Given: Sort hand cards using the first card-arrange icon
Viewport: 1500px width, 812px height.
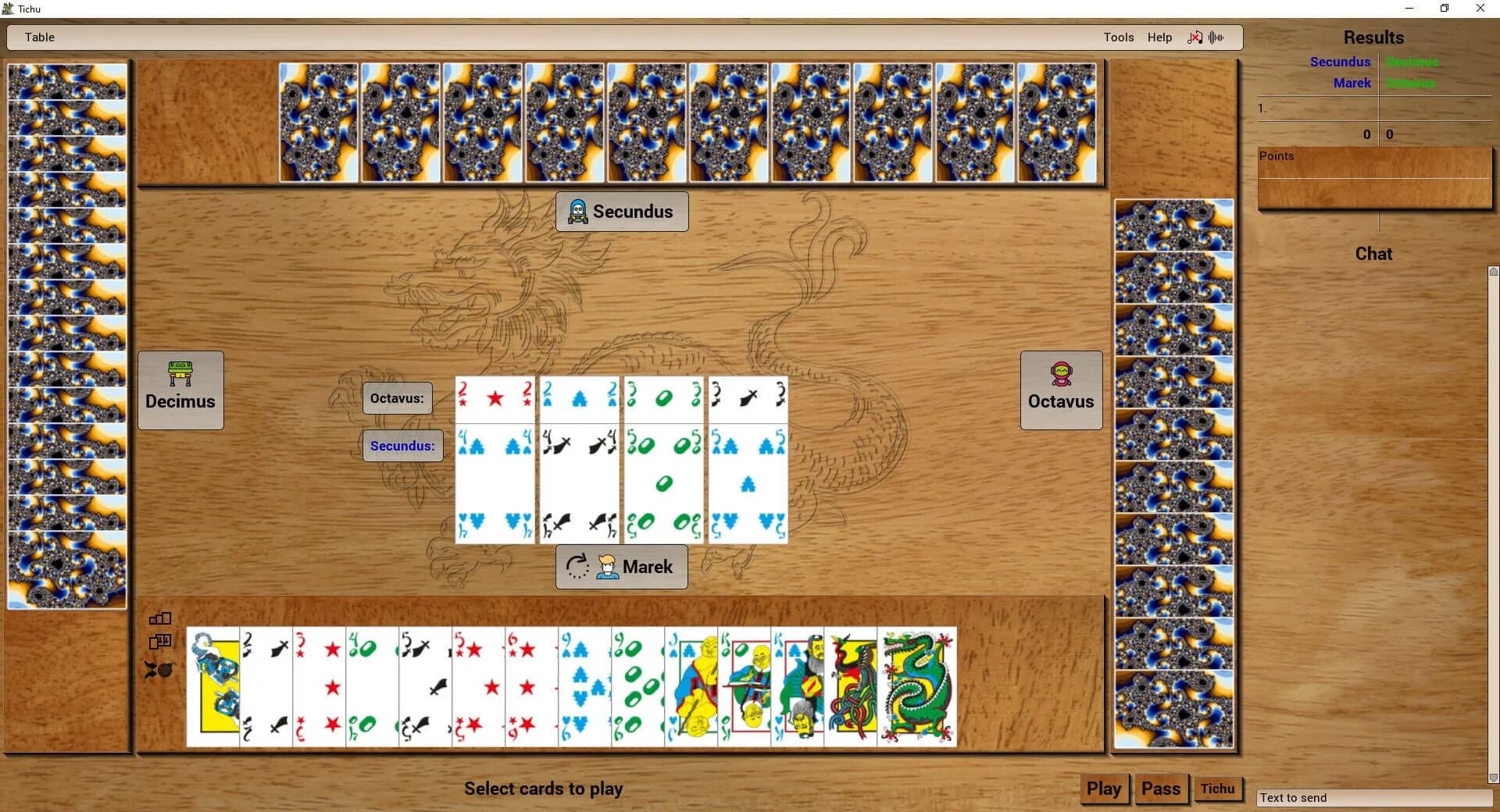Looking at the screenshot, I should pyautogui.click(x=159, y=618).
